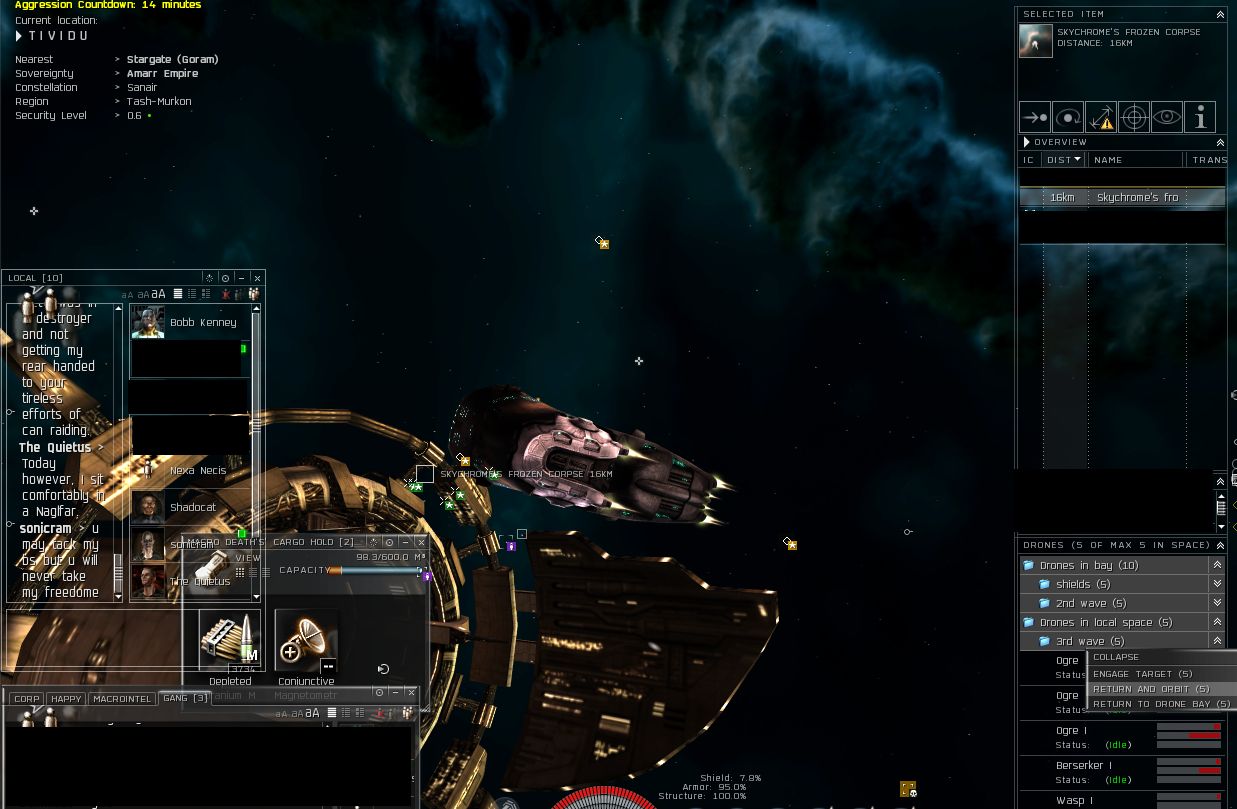Look at selected item with eye icon

pyautogui.click(x=1167, y=117)
